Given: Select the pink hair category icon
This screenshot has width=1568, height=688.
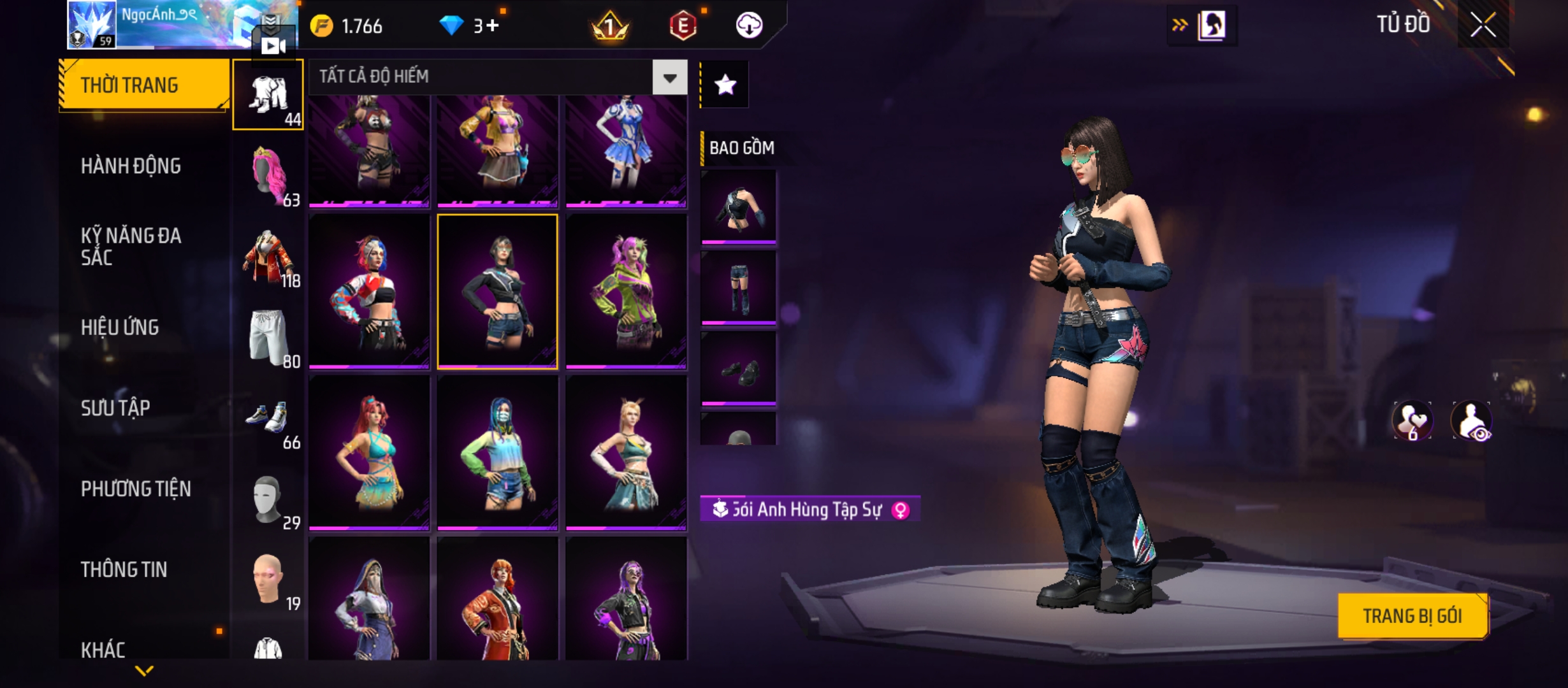Looking at the screenshot, I should 268,176.
